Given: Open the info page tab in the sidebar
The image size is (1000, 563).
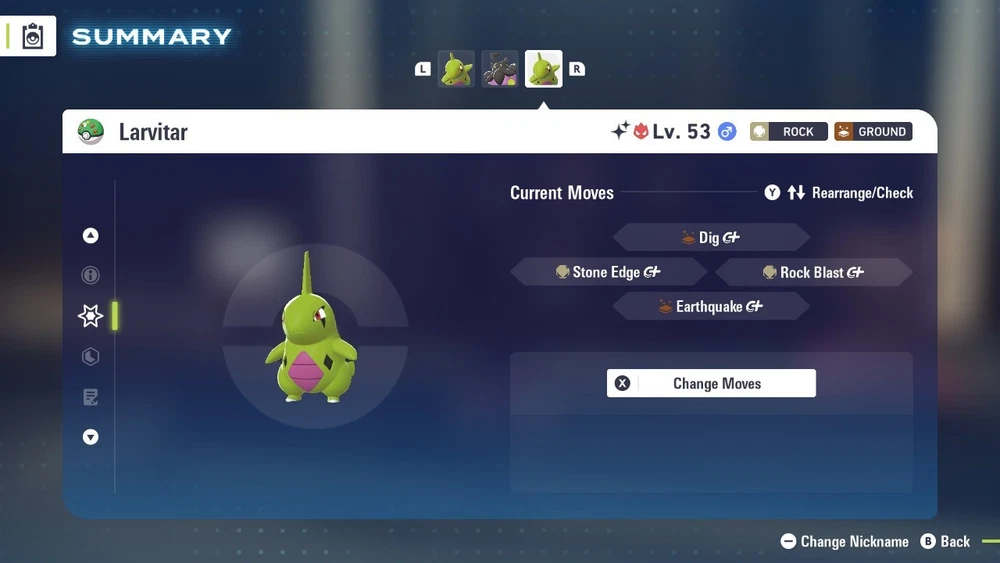Looking at the screenshot, I should [91, 275].
